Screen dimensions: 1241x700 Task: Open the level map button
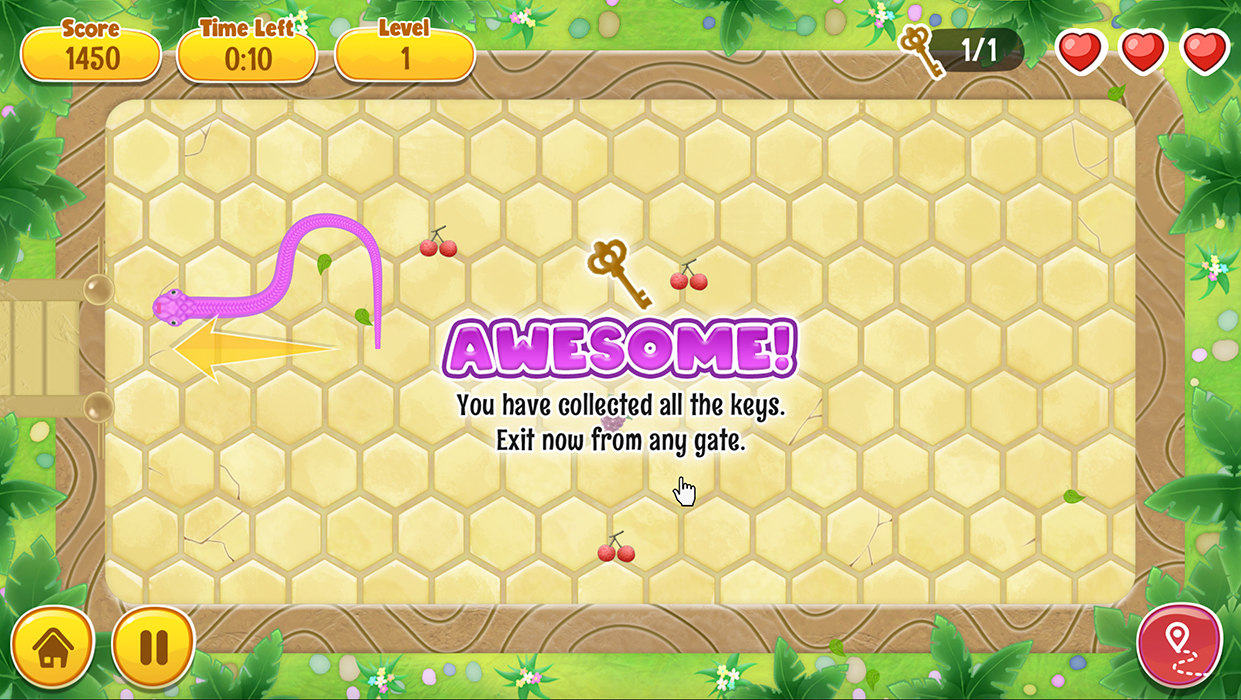tap(1180, 645)
